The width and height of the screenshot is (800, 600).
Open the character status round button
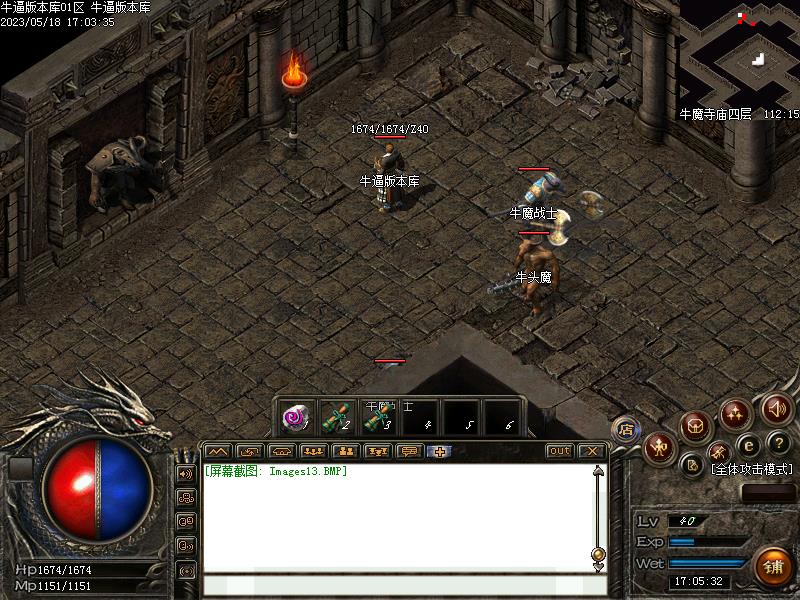[660, 448]
